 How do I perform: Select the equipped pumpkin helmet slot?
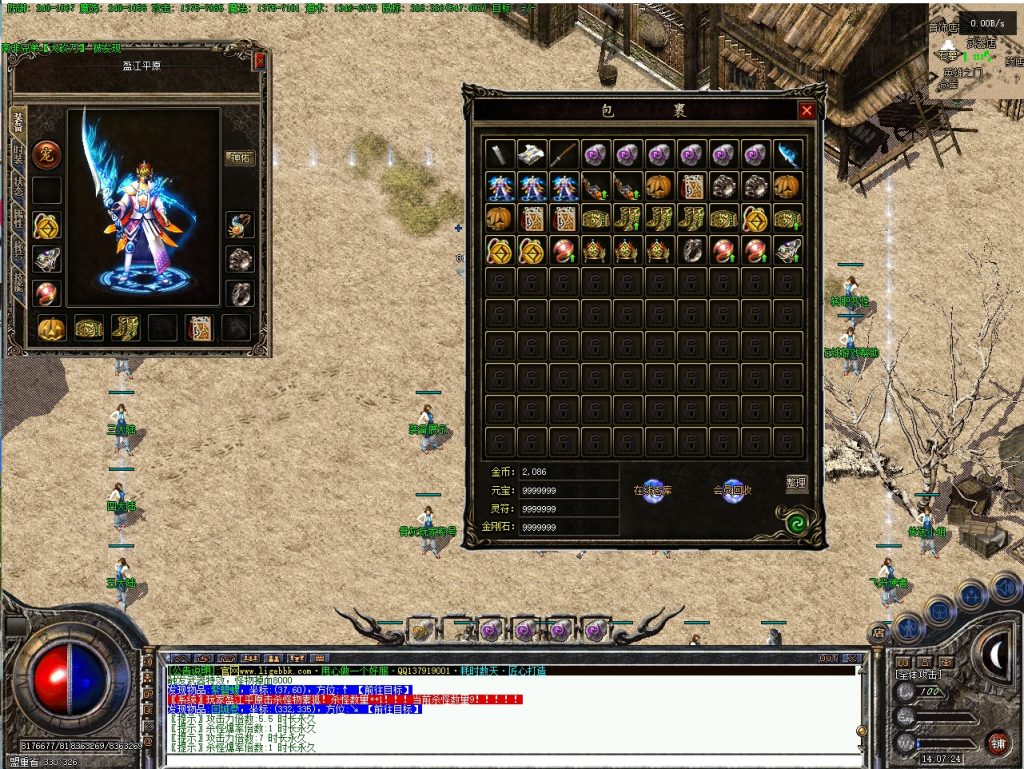tap(51, 327)
